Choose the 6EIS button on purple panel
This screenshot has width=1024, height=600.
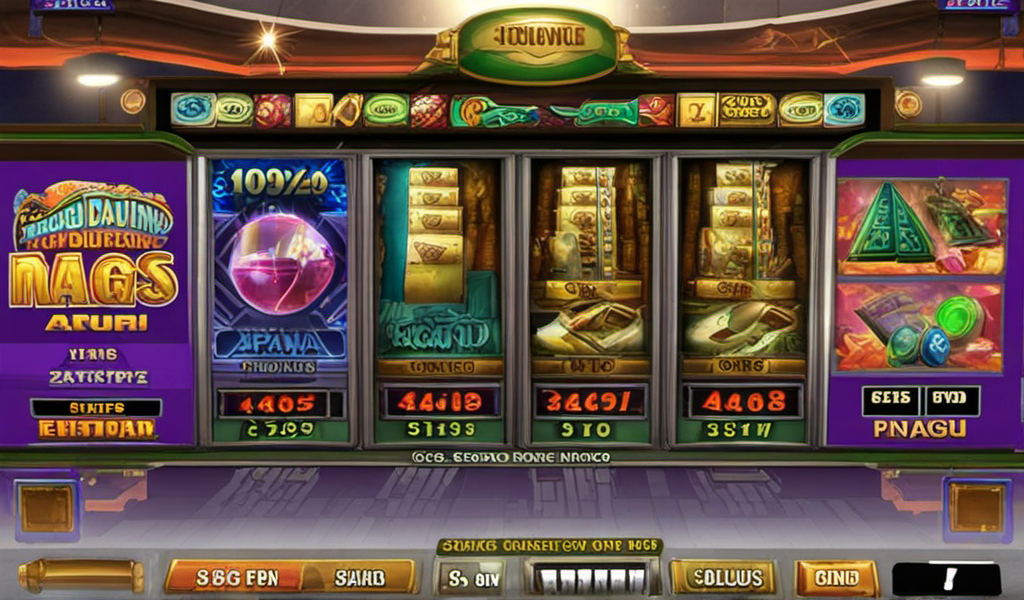(891, 400)
